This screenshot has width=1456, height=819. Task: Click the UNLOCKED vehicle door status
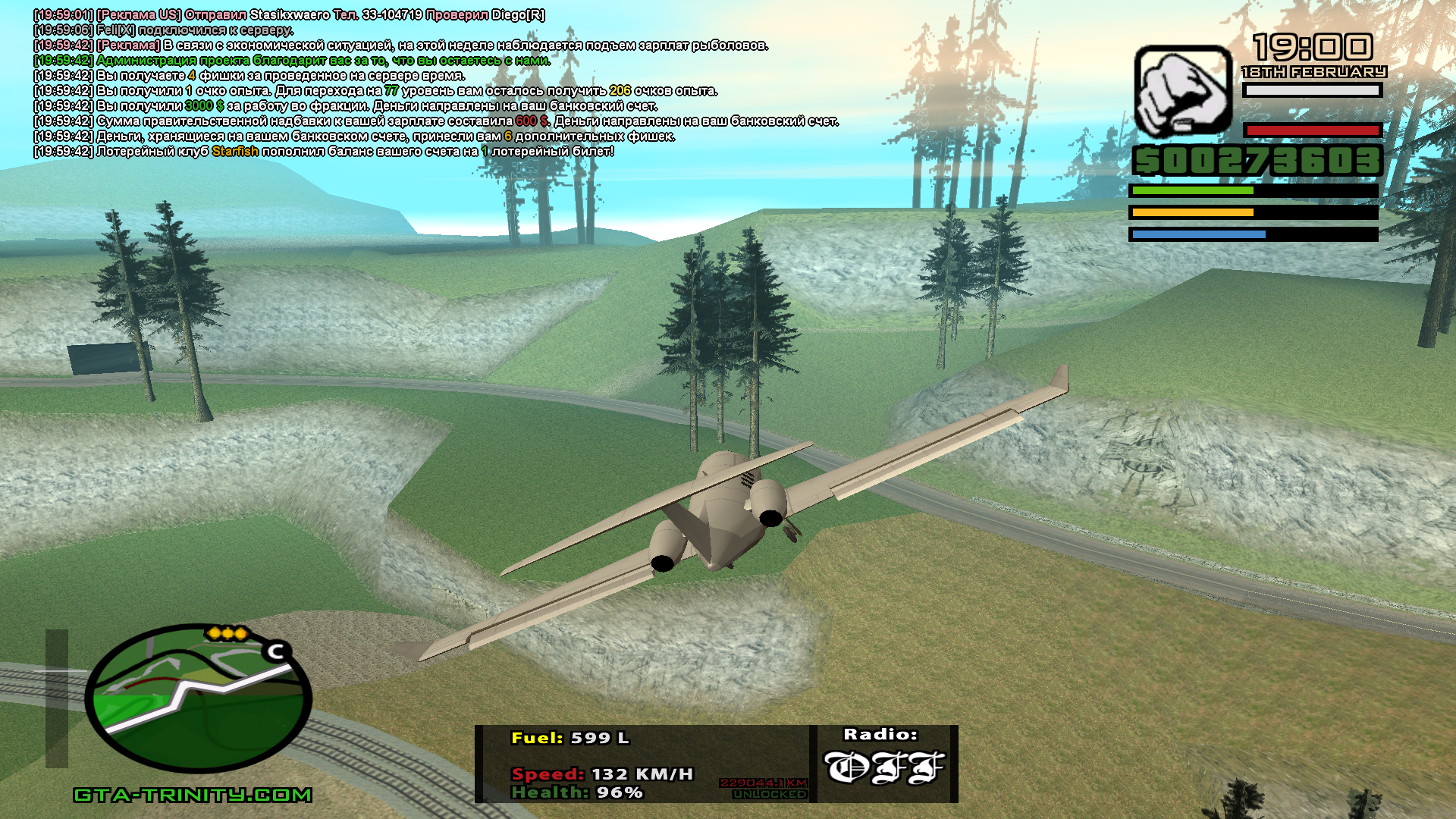tap(769, 794)
